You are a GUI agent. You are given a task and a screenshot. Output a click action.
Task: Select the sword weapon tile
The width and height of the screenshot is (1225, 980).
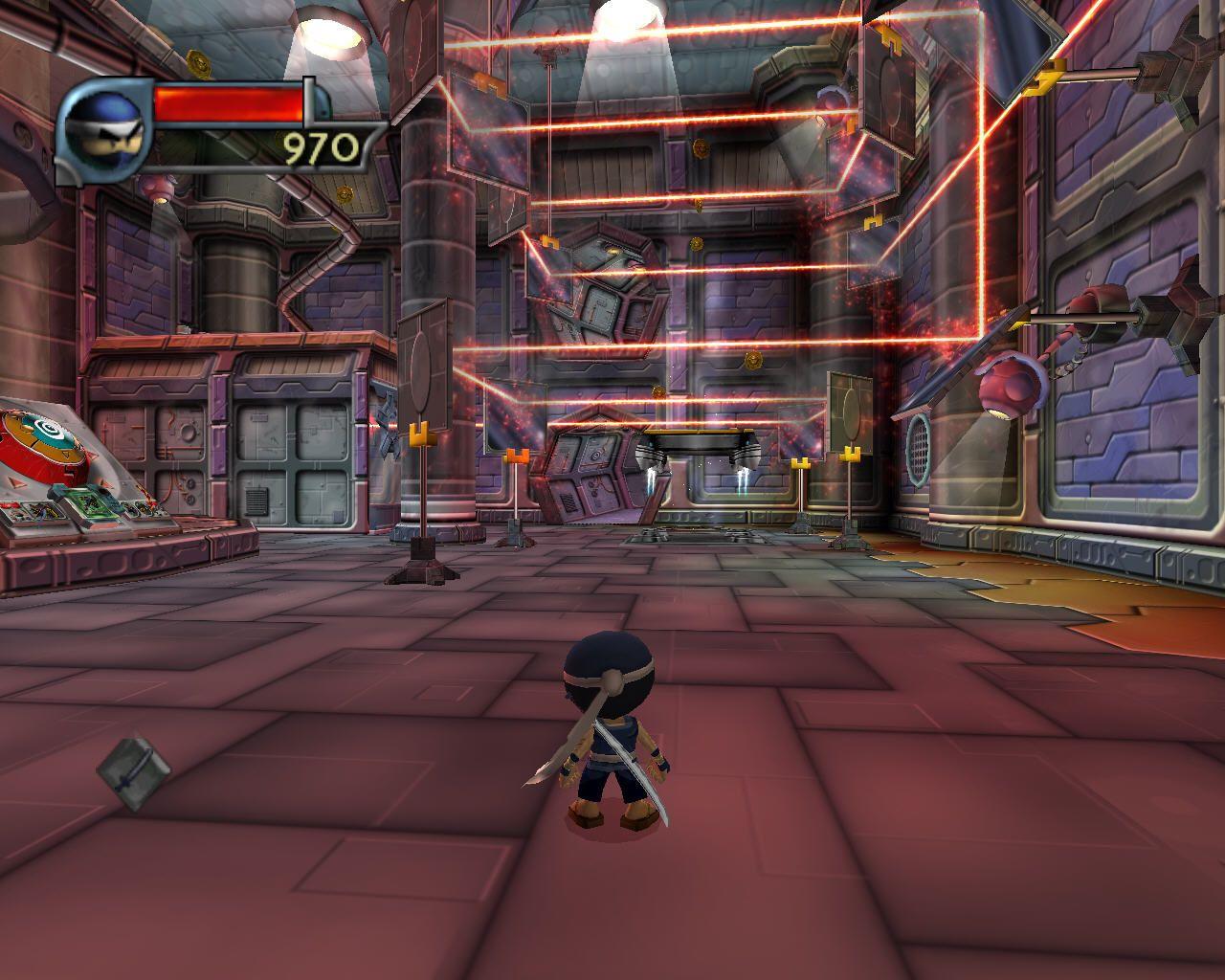[x=133, y=770]
